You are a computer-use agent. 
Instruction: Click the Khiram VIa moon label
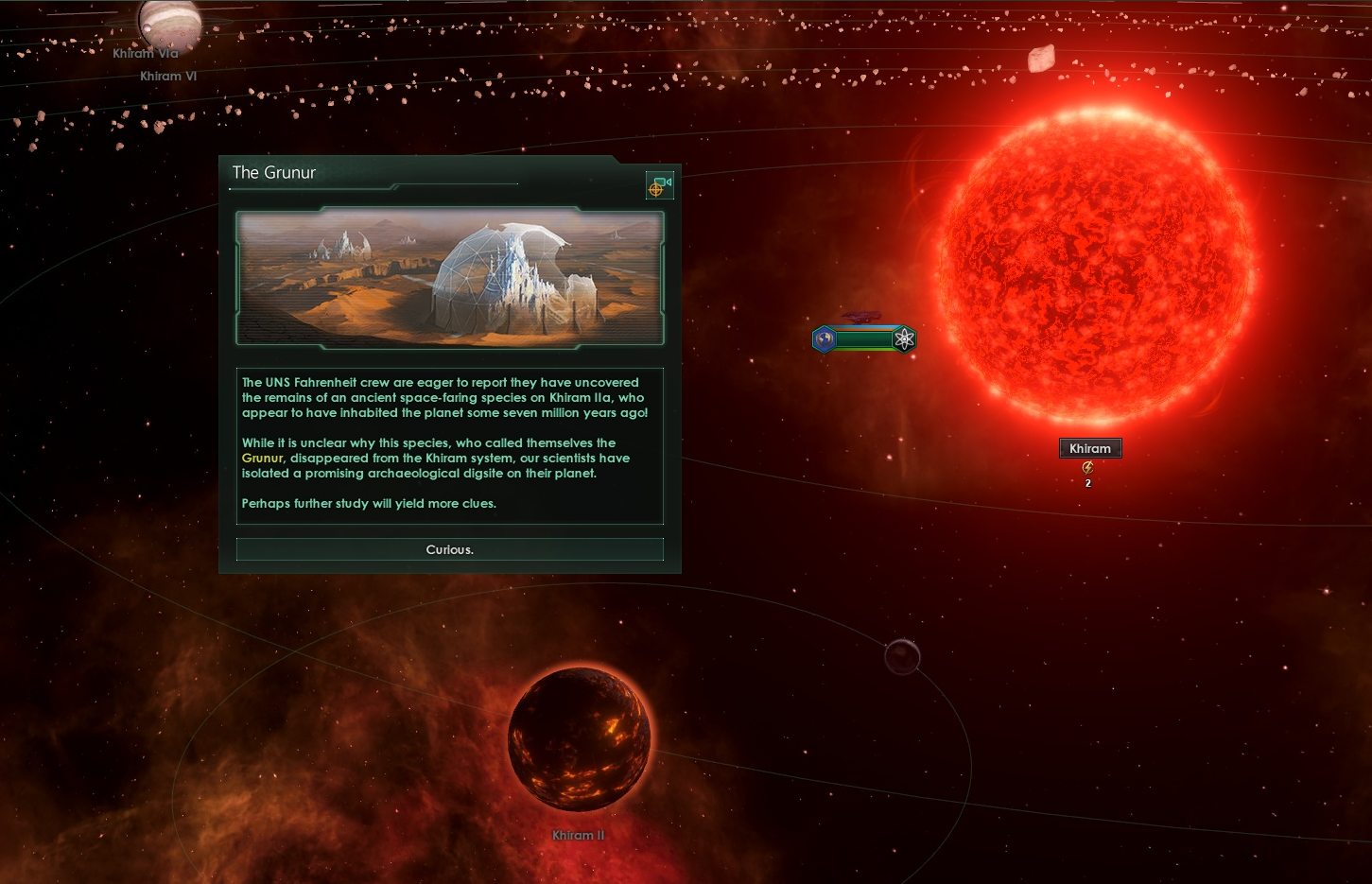coord(143,53)
